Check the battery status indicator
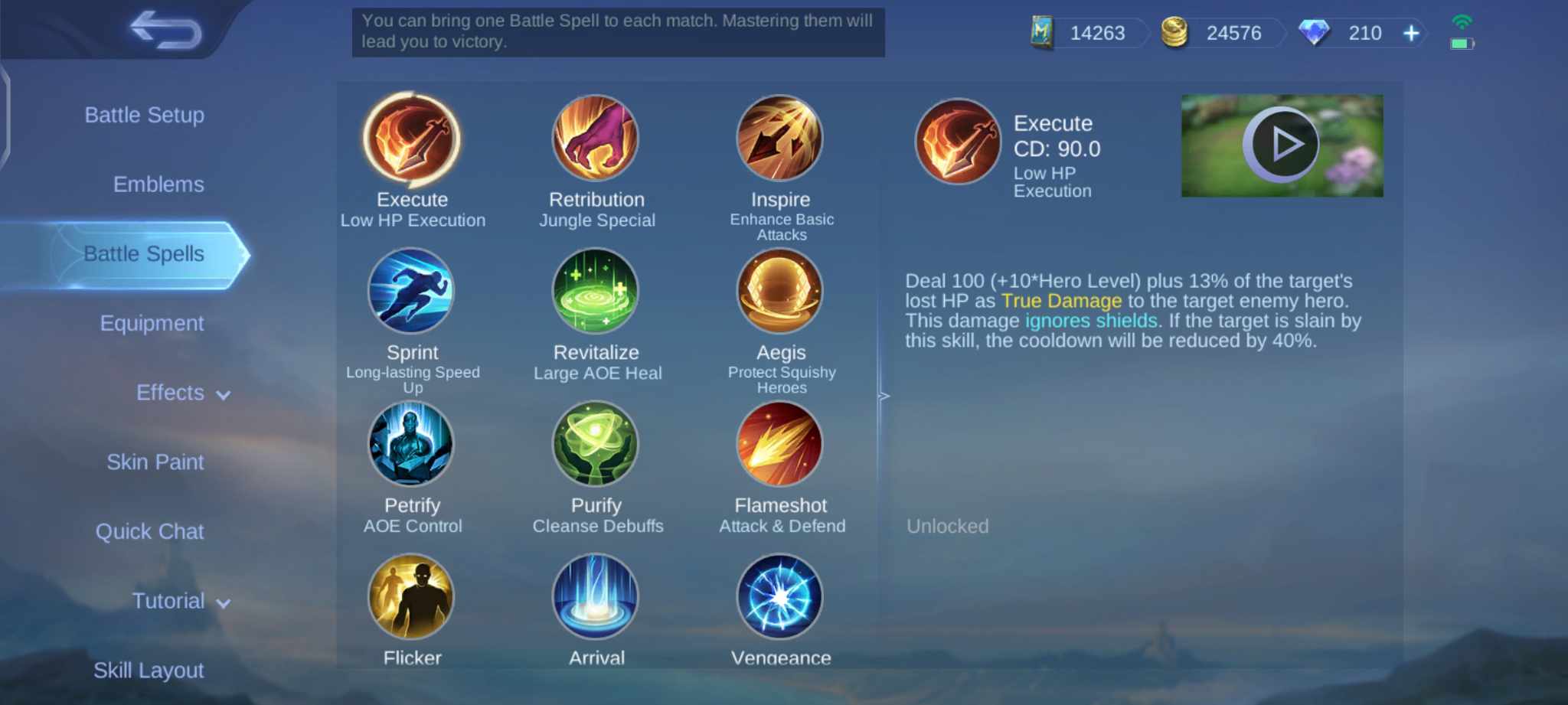The width and height of the screenshot is (1568, 705). click(x=1462, y=44)
